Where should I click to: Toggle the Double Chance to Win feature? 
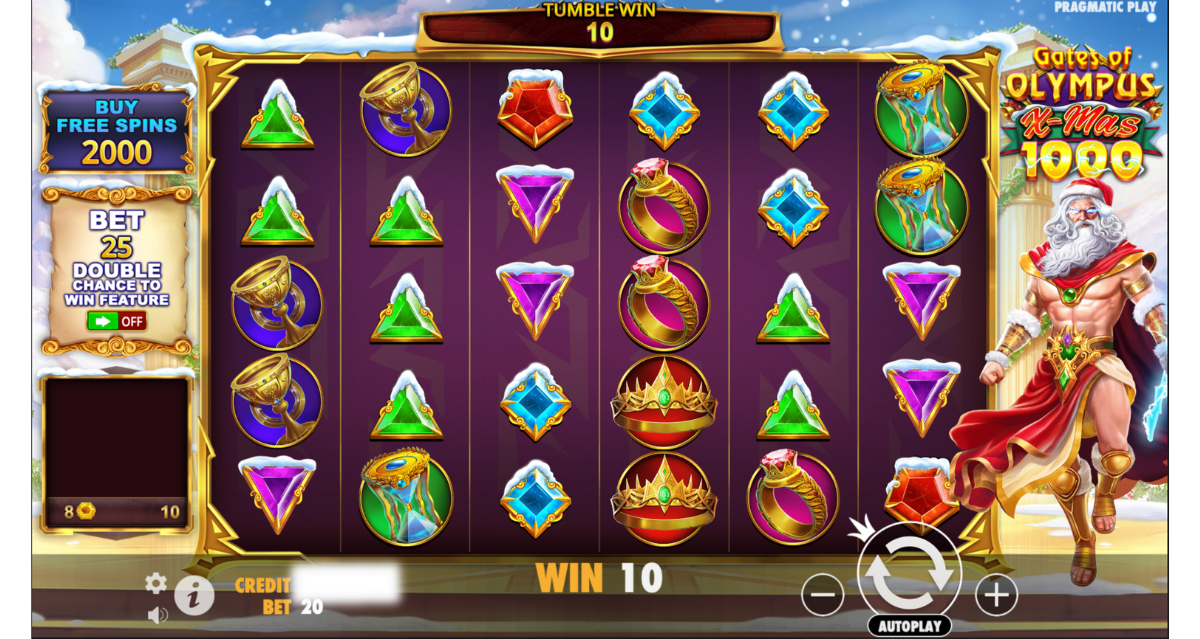[117, 321]
